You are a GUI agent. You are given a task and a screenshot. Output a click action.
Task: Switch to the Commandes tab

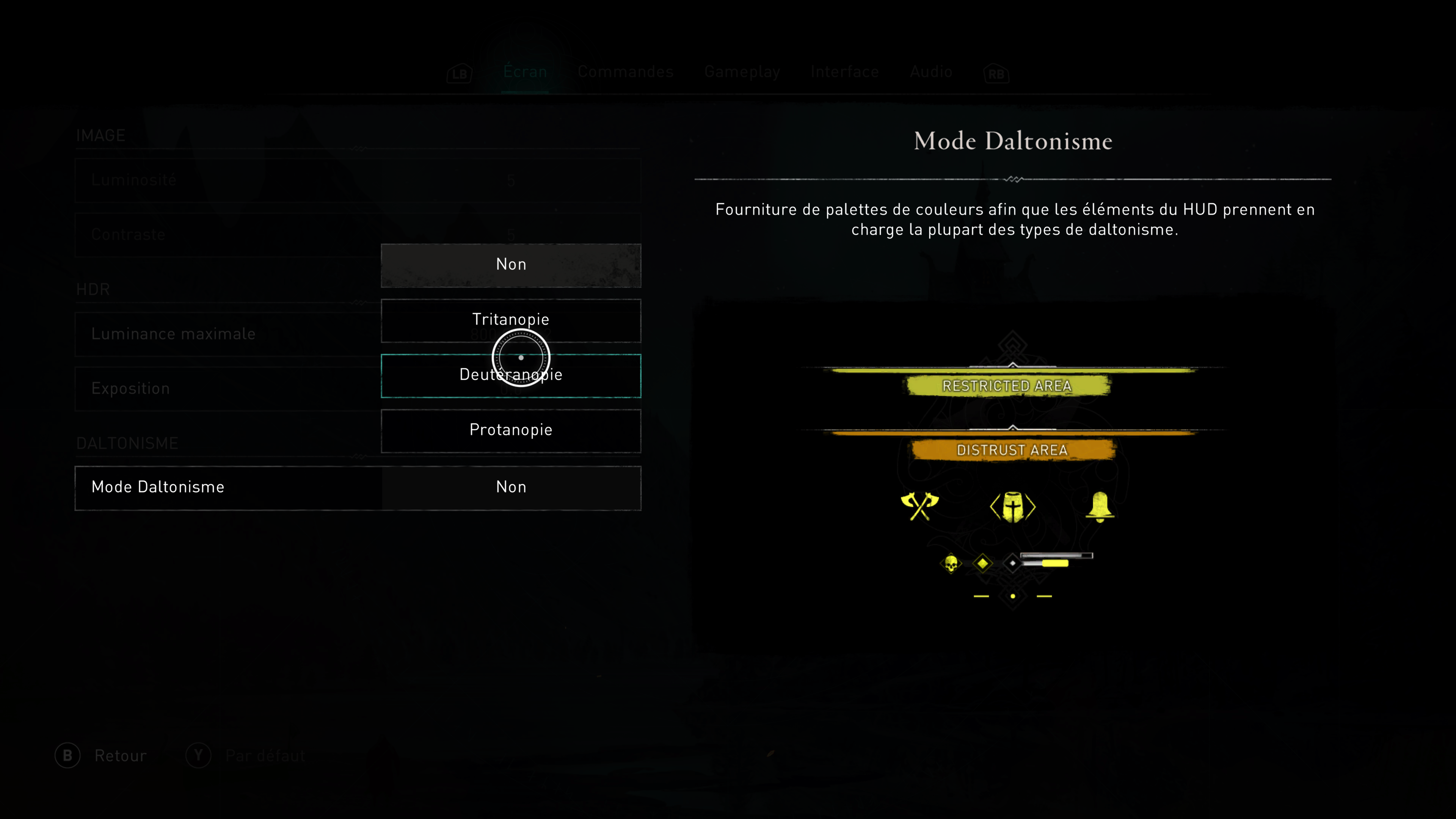pyautogui.click(x=625, y=72)
